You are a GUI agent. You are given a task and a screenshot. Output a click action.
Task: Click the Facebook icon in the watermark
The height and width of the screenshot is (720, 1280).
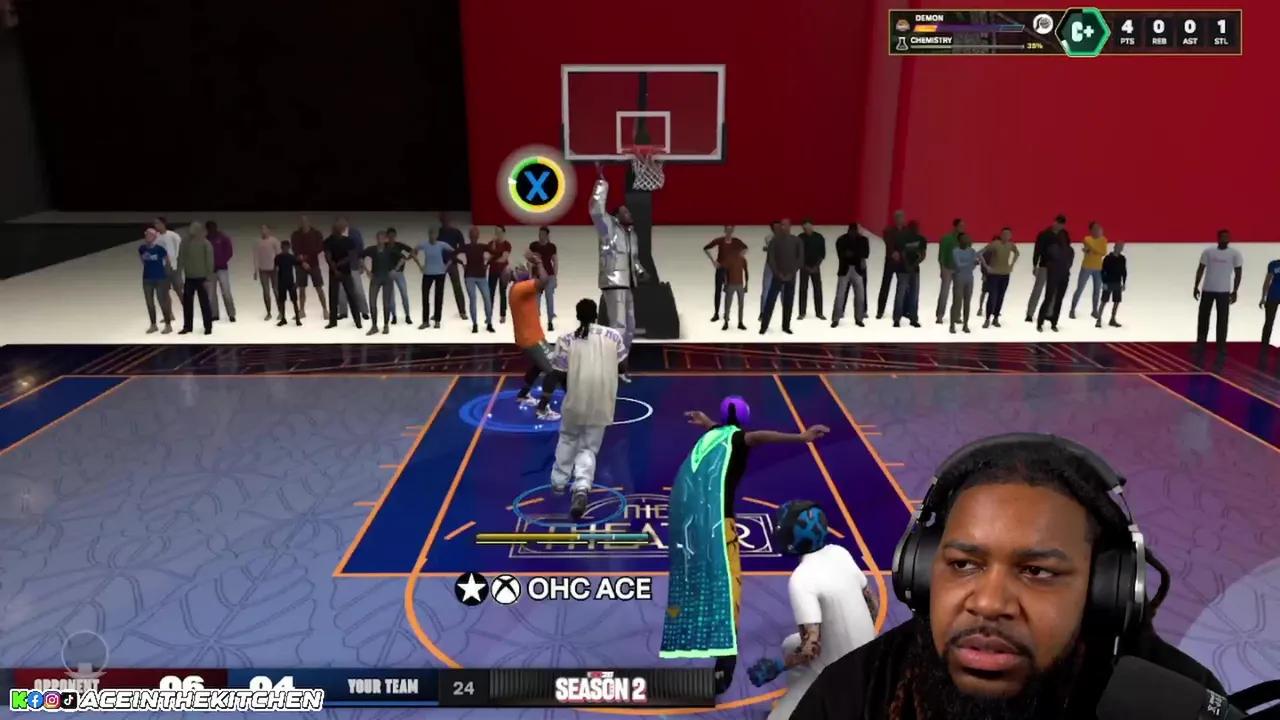(35, 700)
